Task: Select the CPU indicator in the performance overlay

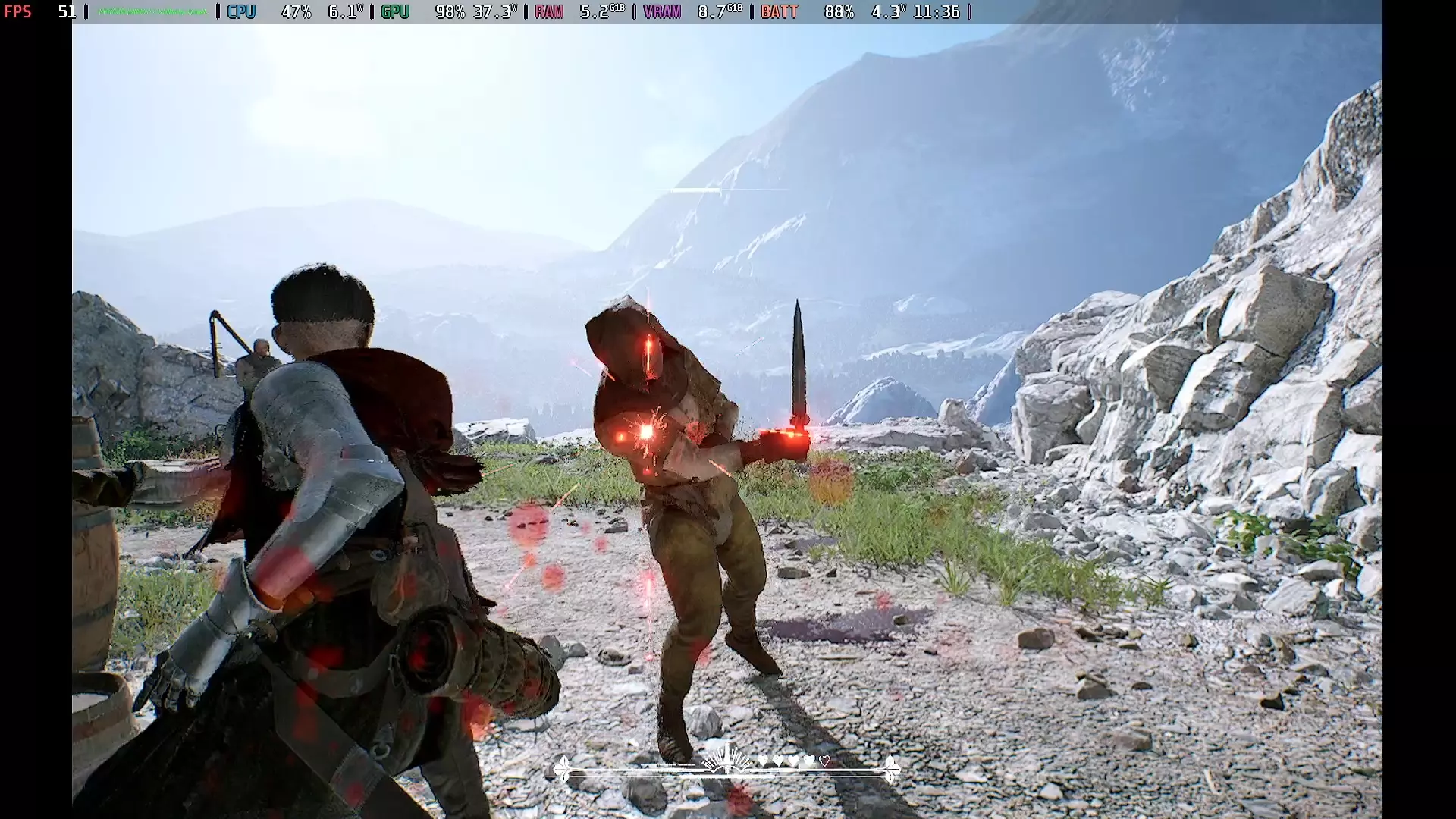Action: coord(241,11)
